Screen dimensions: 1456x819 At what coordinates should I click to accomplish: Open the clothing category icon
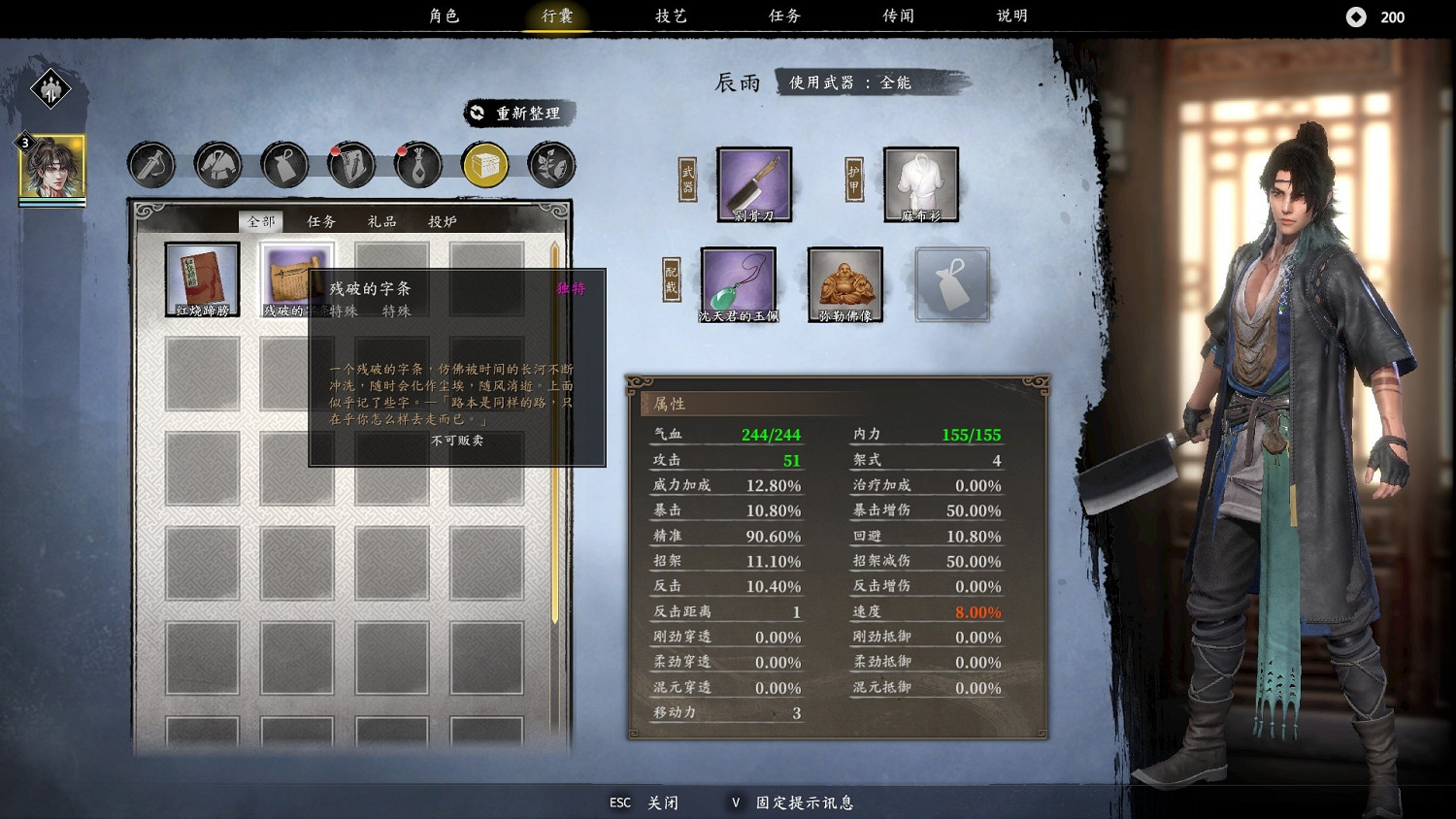pos(216,164)
